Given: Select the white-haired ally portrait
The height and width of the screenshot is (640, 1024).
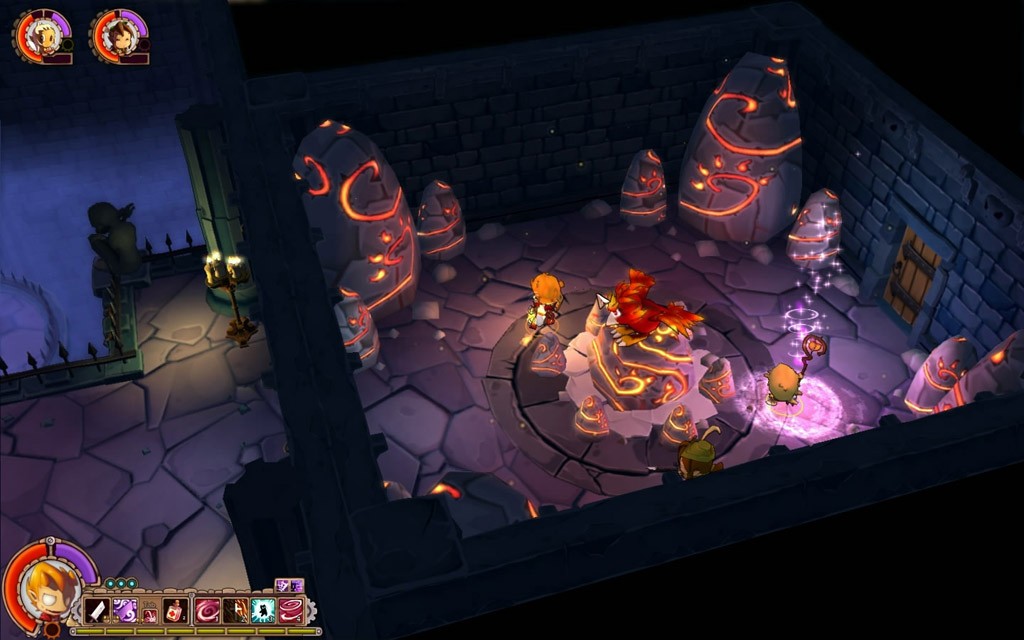Looking at the screenshot, I should point(44,36).
